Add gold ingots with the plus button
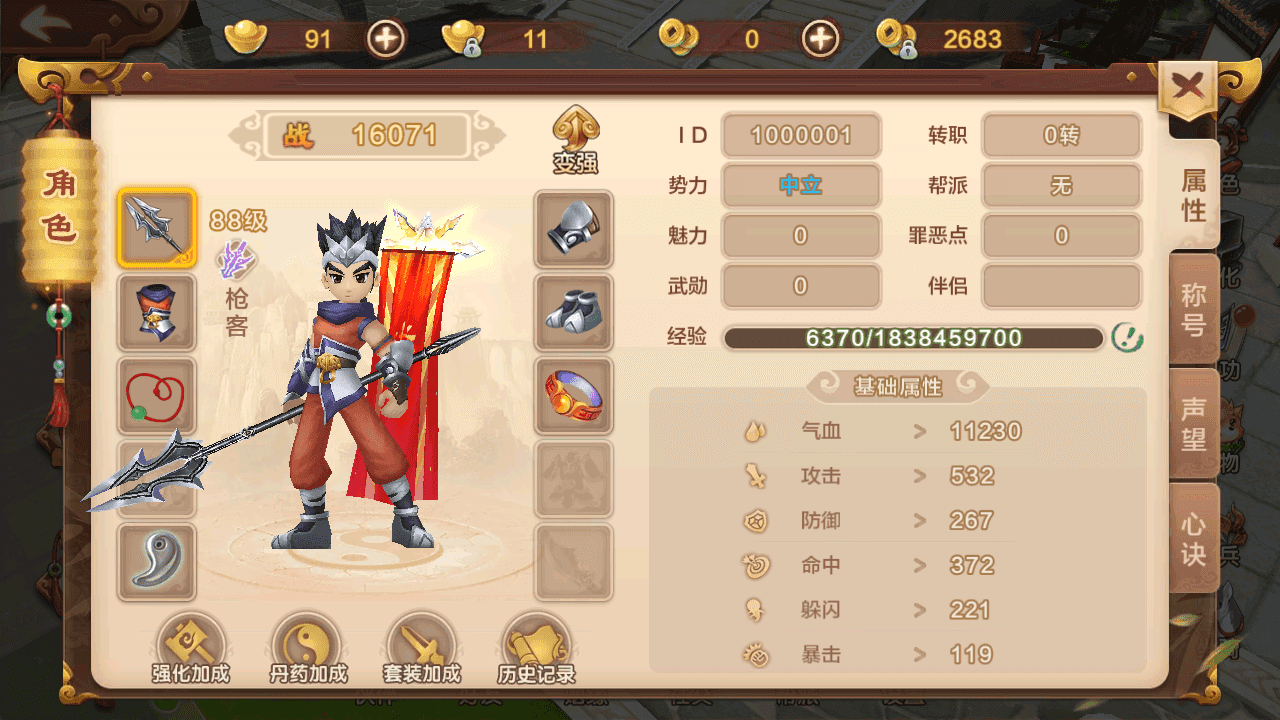The height and width of the screenshot is (720, 1280). [386, 39]
